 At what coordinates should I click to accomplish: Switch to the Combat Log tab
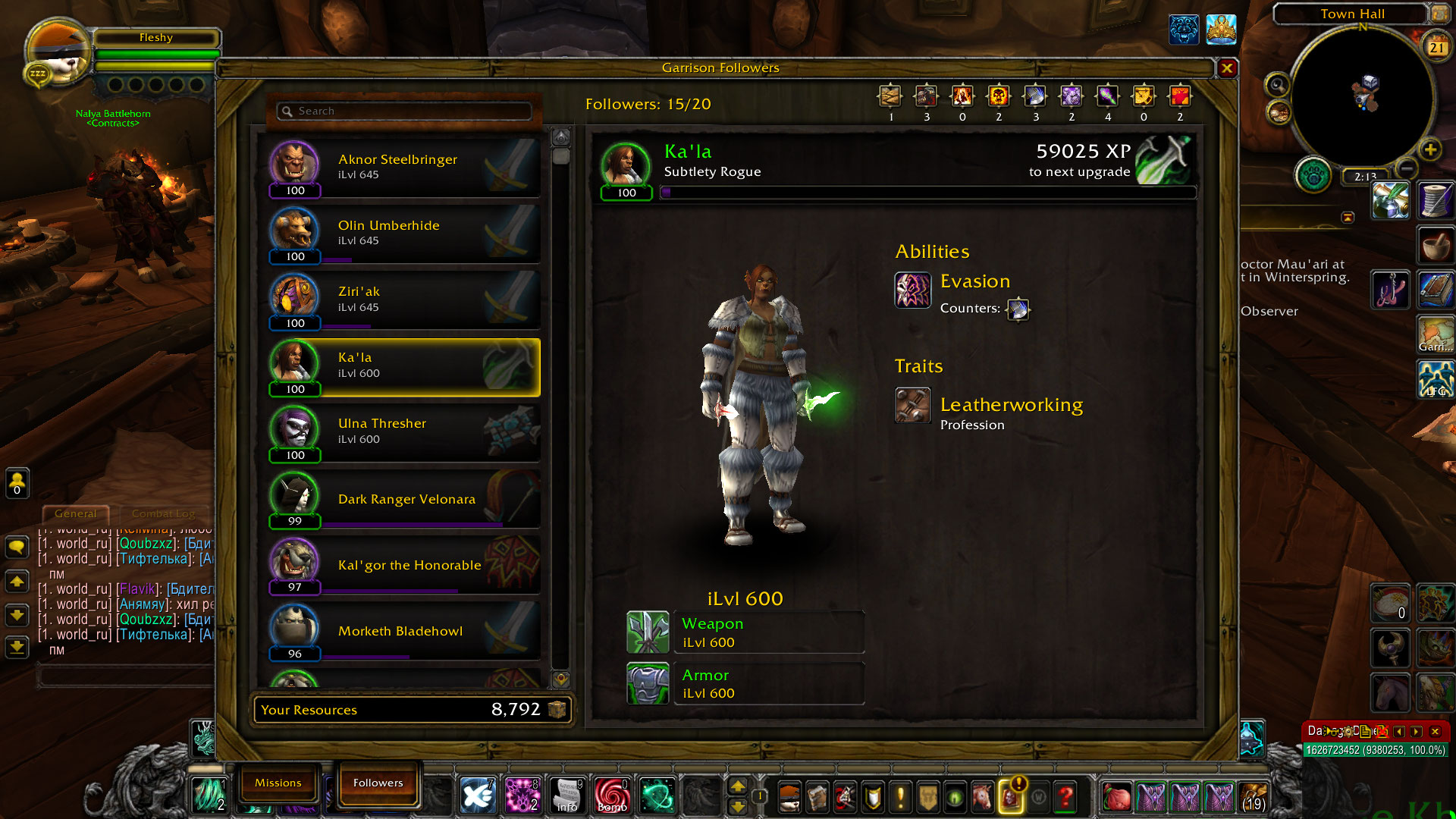(163, 513)
